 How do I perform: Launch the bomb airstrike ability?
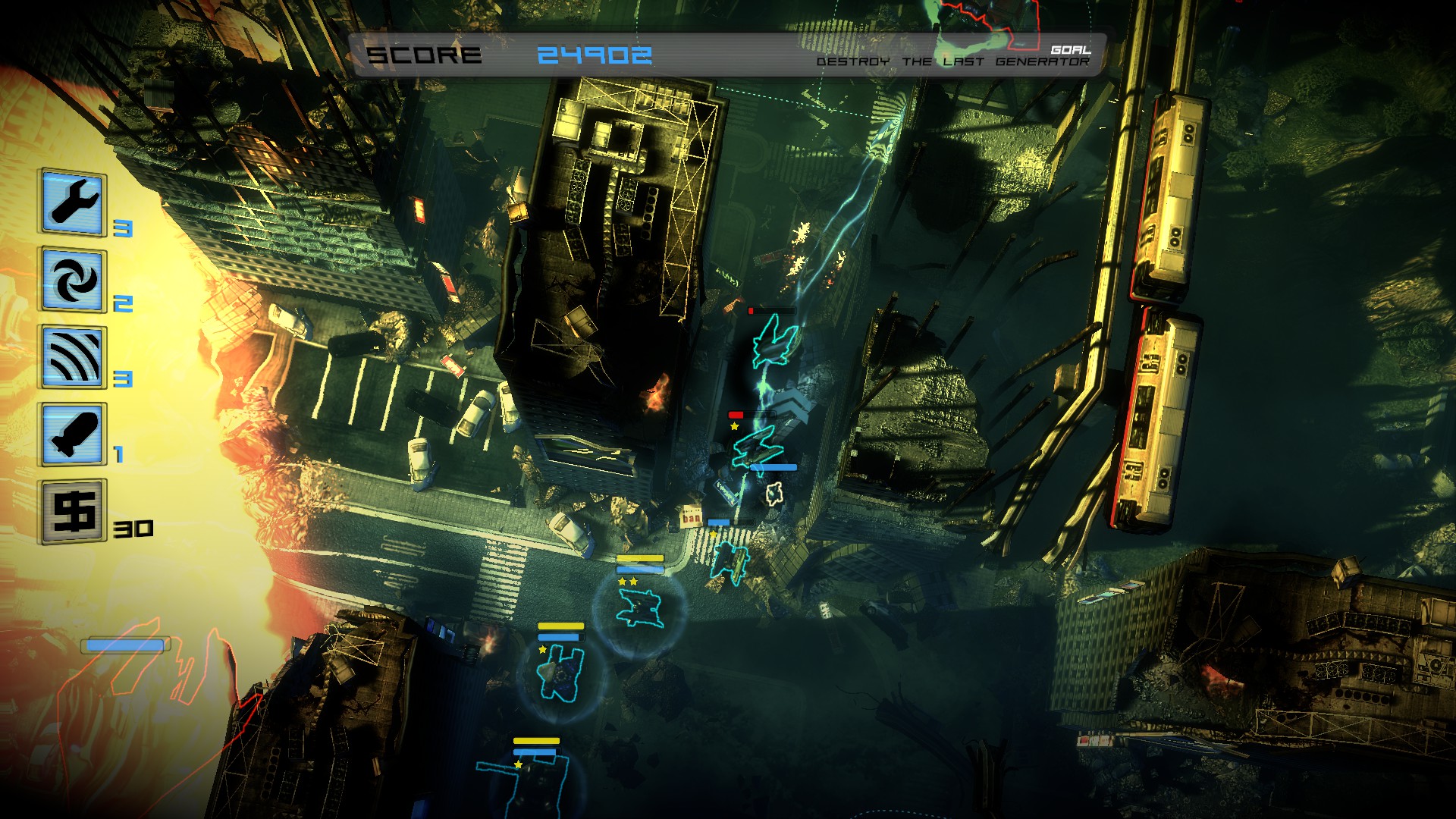(73, 435)
